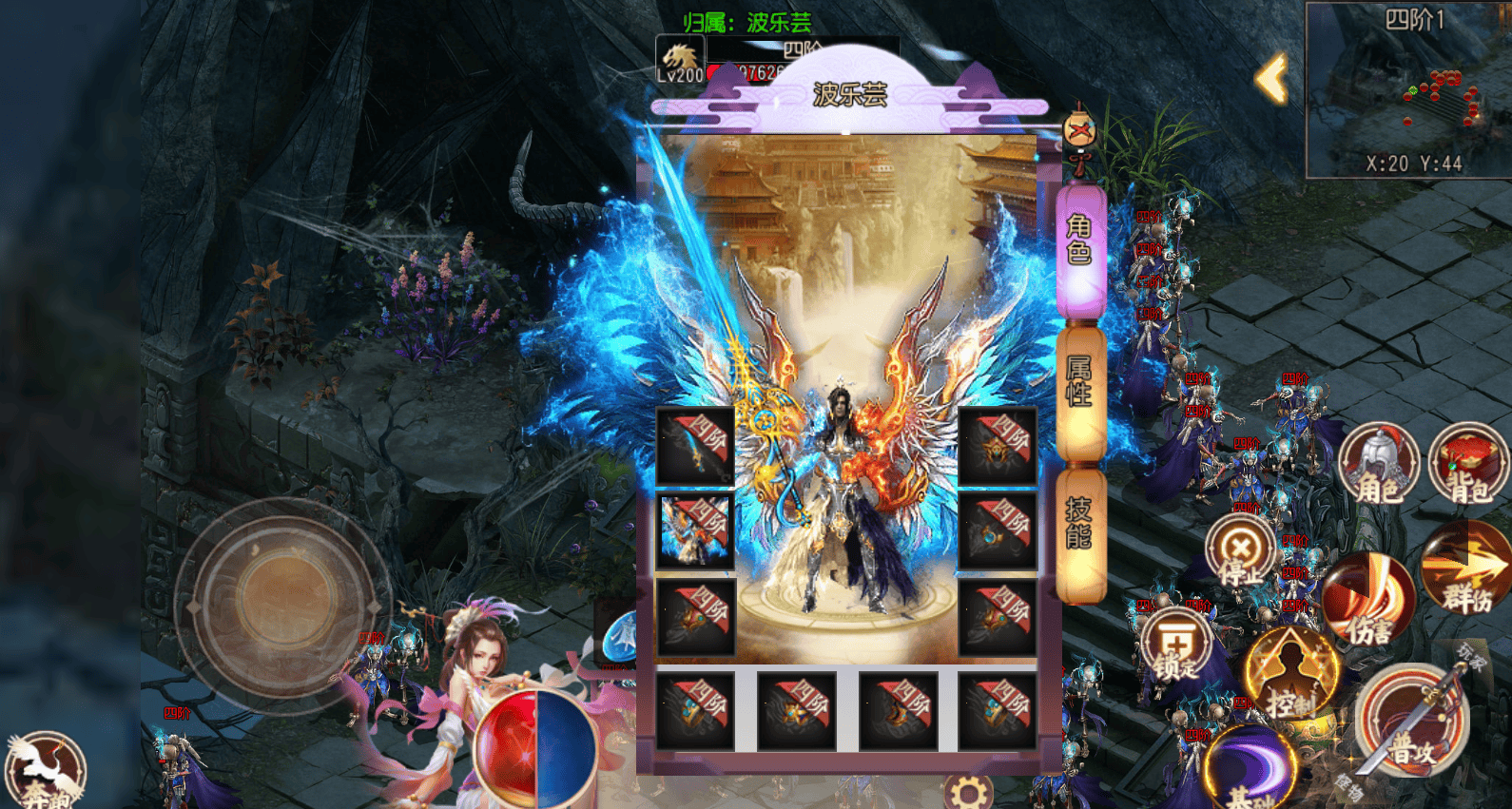1512x809 pixels.
Task: Activate the purple 基础 skill
Action: click(x=1250, y=772)
